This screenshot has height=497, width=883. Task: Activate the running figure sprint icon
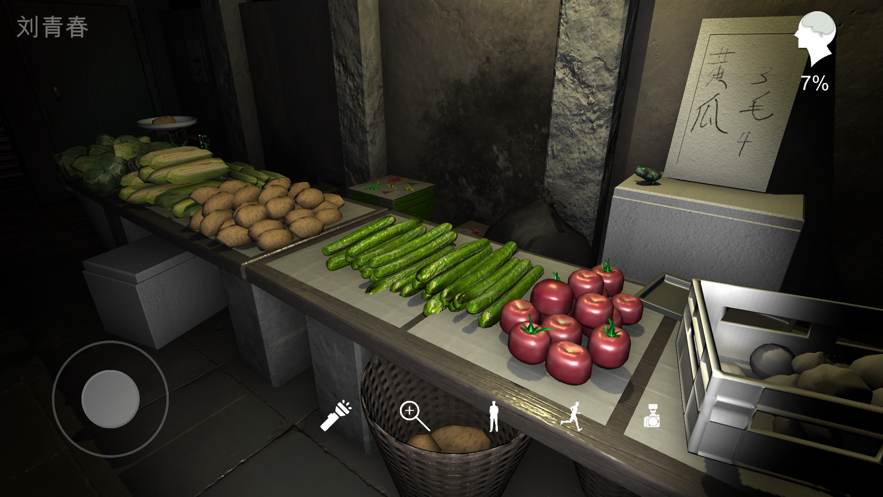click(x=572, y=416)
